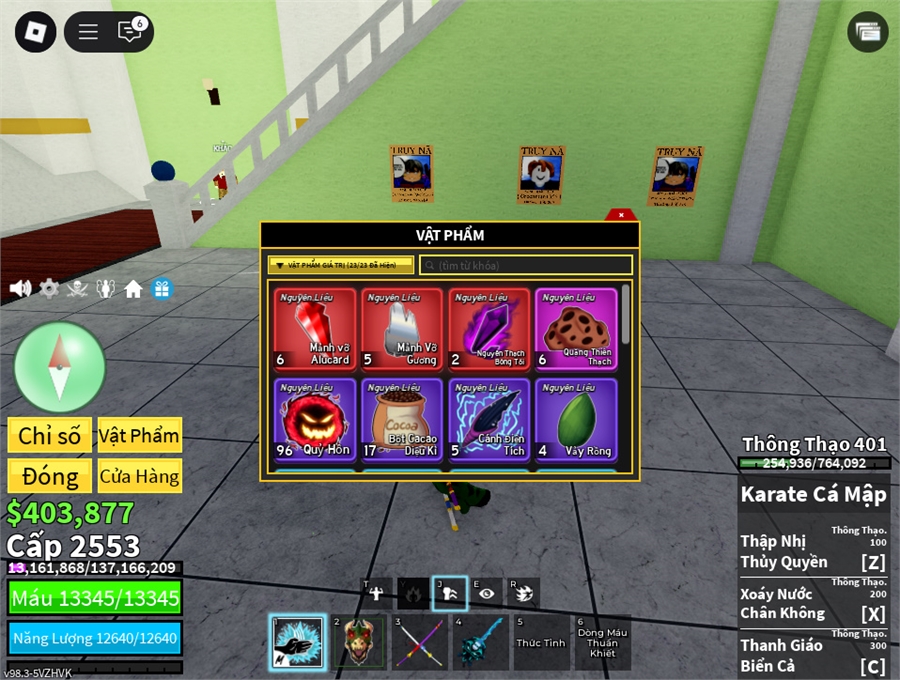The height and width of the screenshot is (680, 900).
Task: Click the green compass
Action: 60,367
